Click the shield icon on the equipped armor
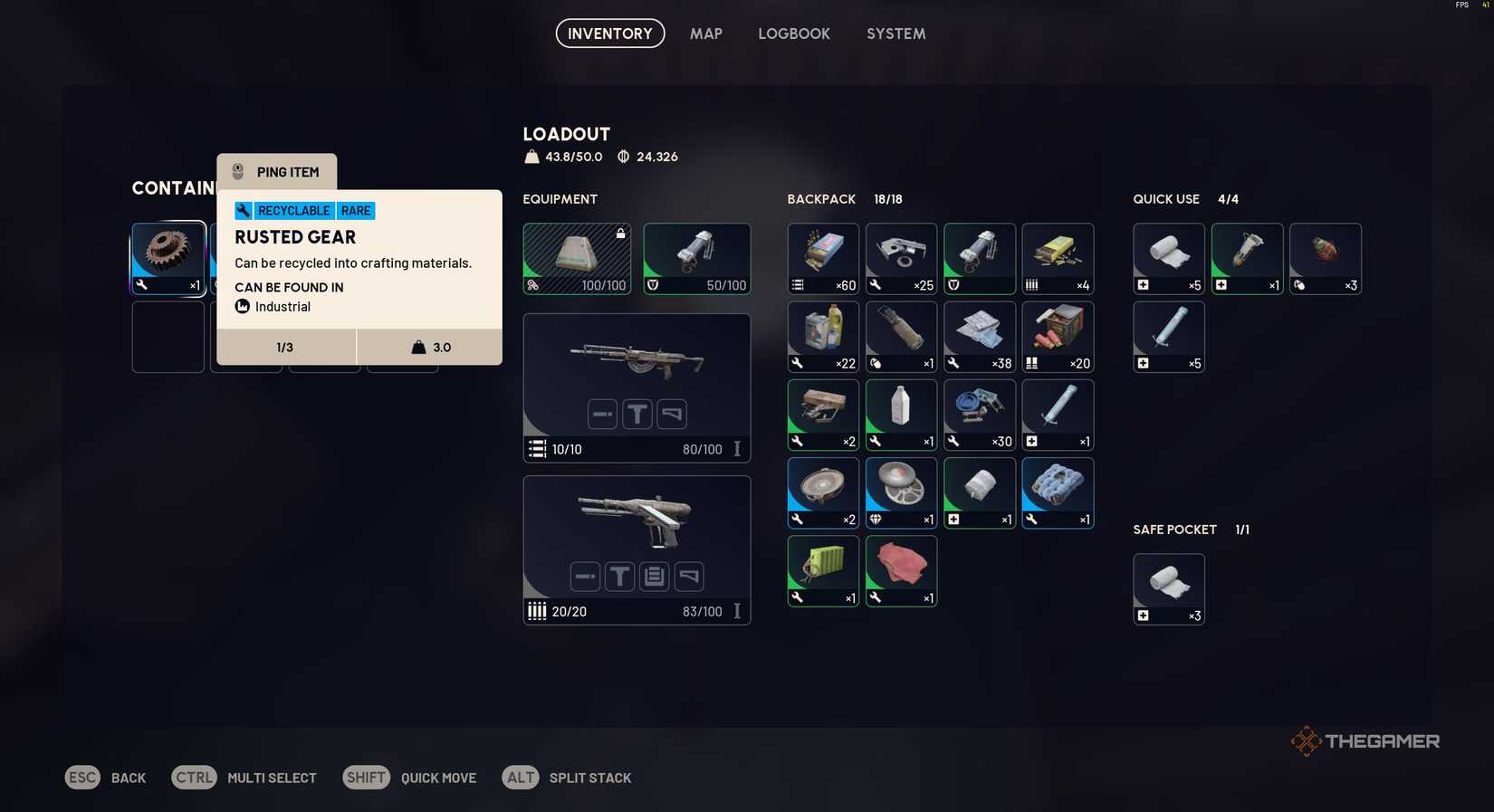This screenshot has width=1494, height=812. (653, 285)
